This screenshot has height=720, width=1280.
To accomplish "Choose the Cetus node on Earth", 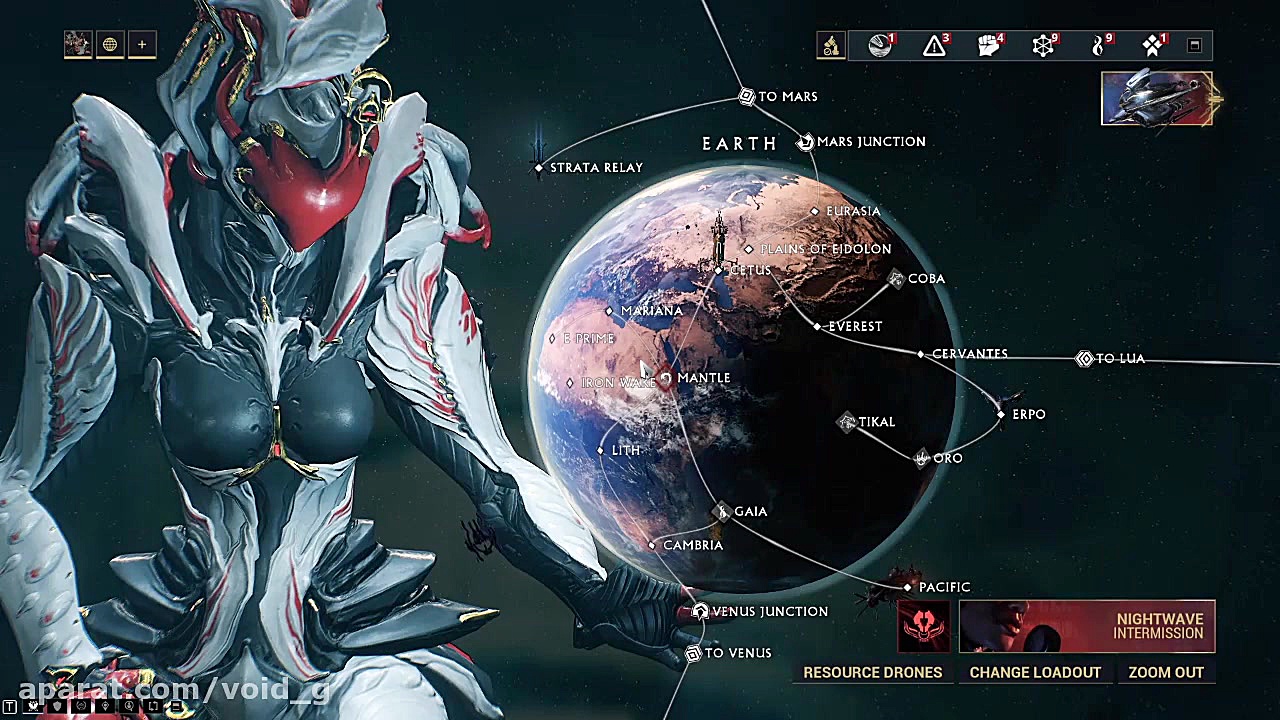I will (719, 270).
